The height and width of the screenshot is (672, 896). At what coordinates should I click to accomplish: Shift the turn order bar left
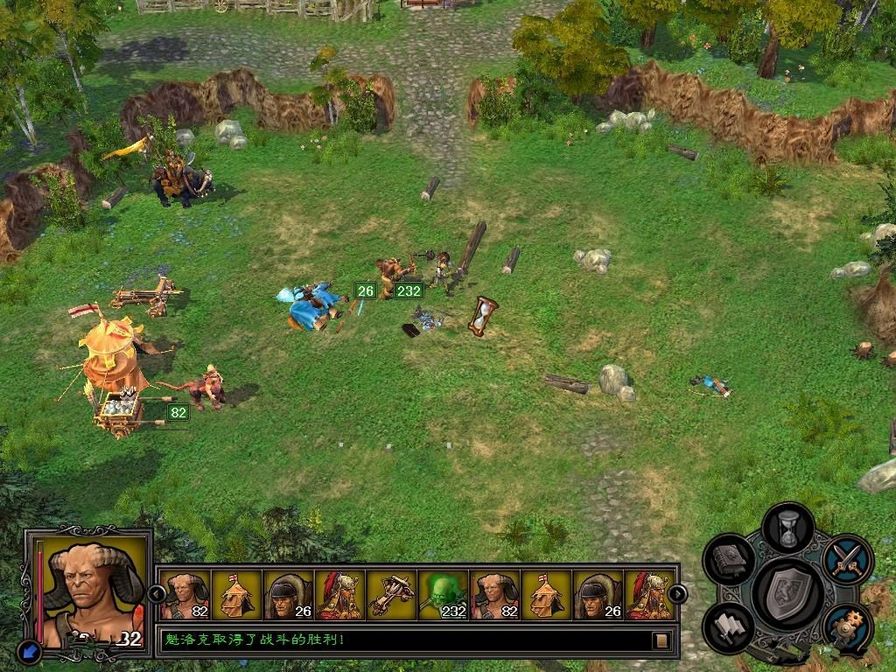pos(157,594)
